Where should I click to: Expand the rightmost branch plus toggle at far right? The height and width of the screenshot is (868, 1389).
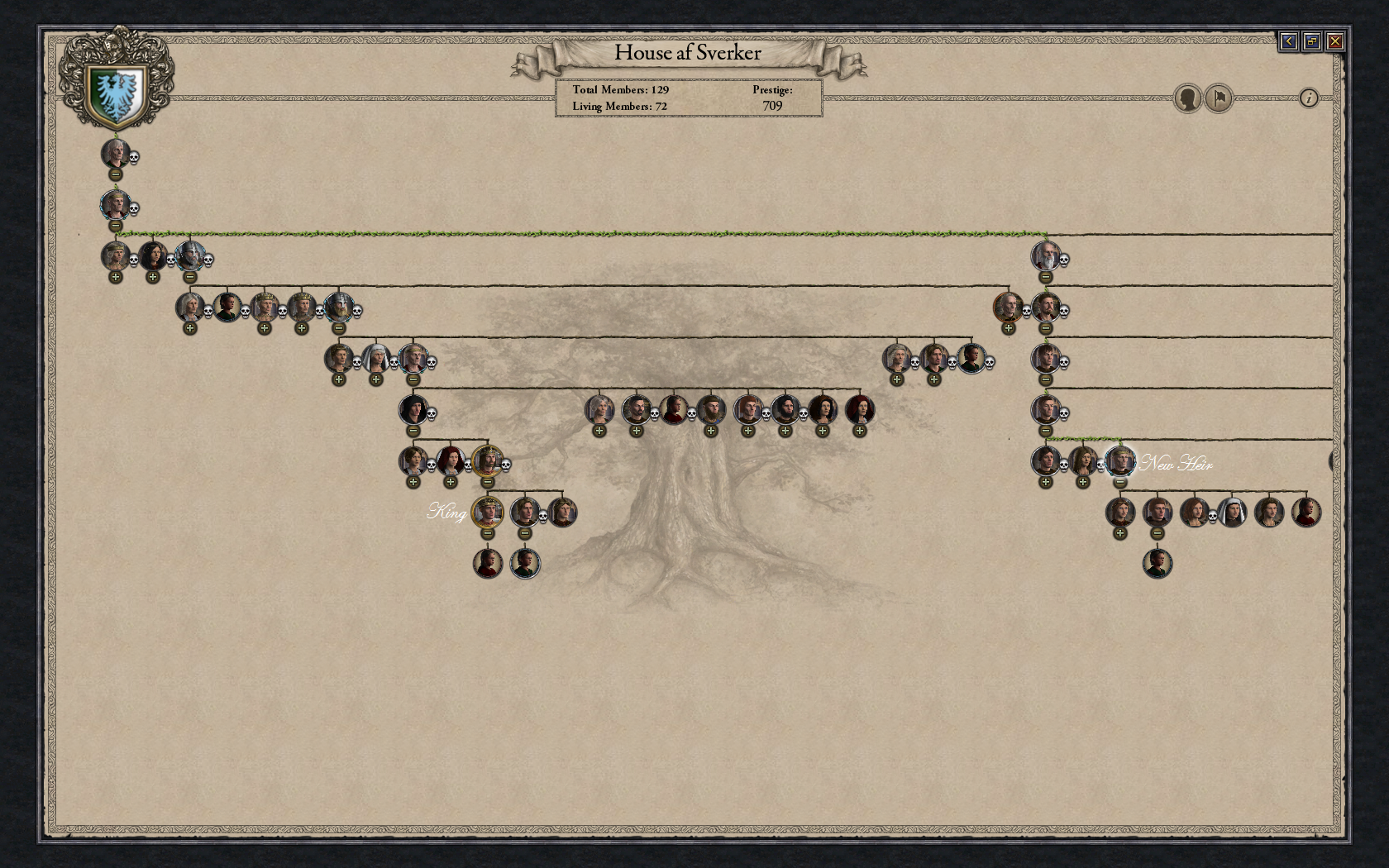[x=1119, y=533]
